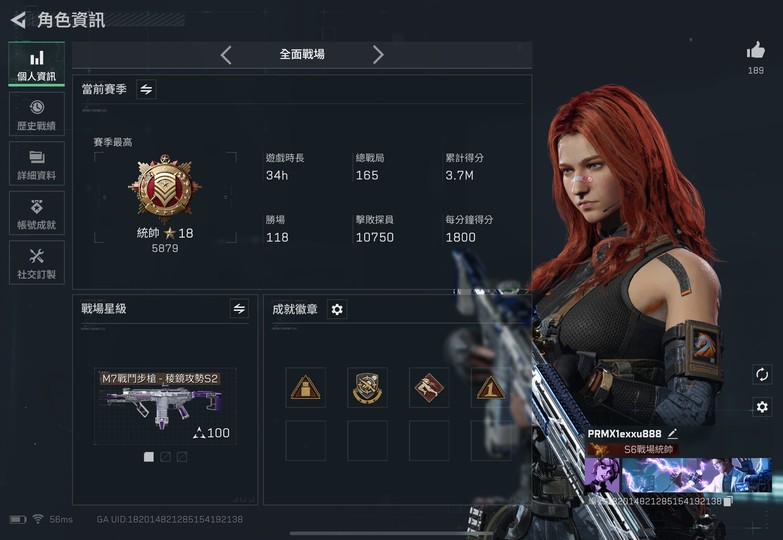Copy the UID beneath the profile banner
783x540 pixels.
point(728,500)
